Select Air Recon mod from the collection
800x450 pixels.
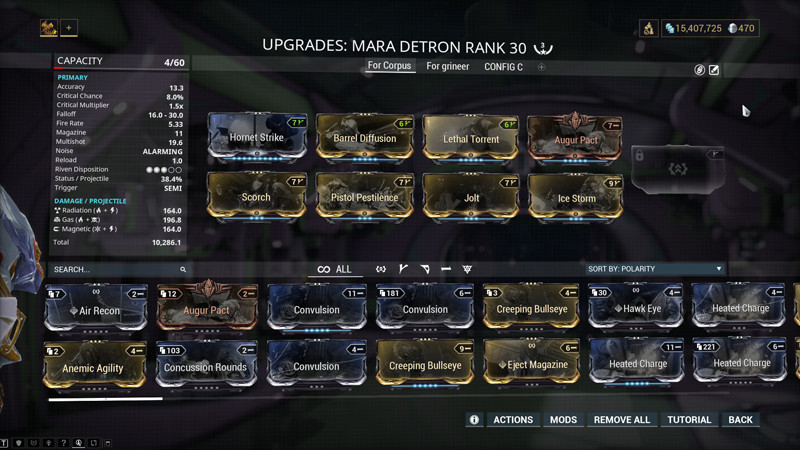pos(97,309)
